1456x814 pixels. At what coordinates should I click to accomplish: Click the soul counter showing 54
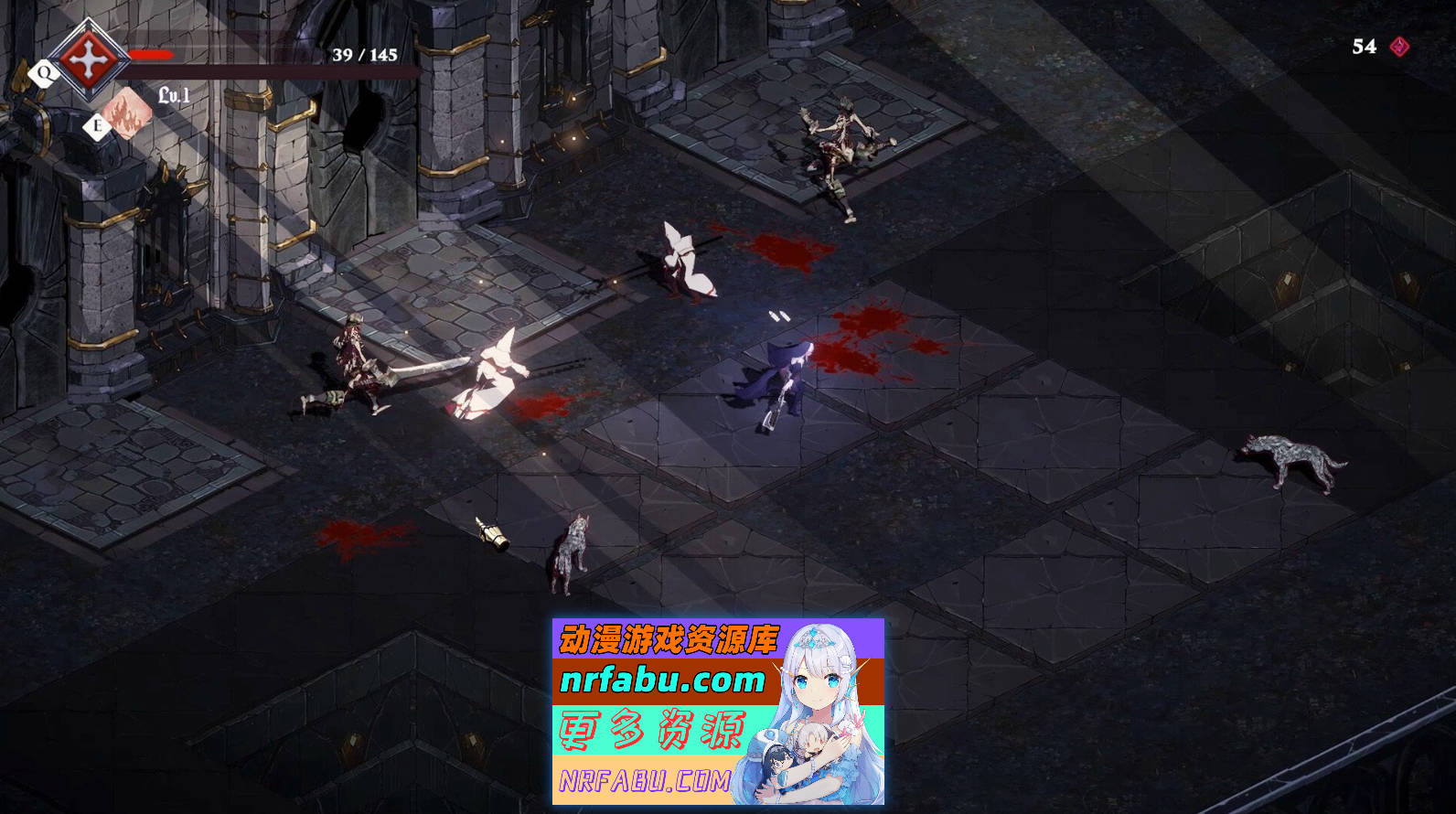[x=1363, y=45]
